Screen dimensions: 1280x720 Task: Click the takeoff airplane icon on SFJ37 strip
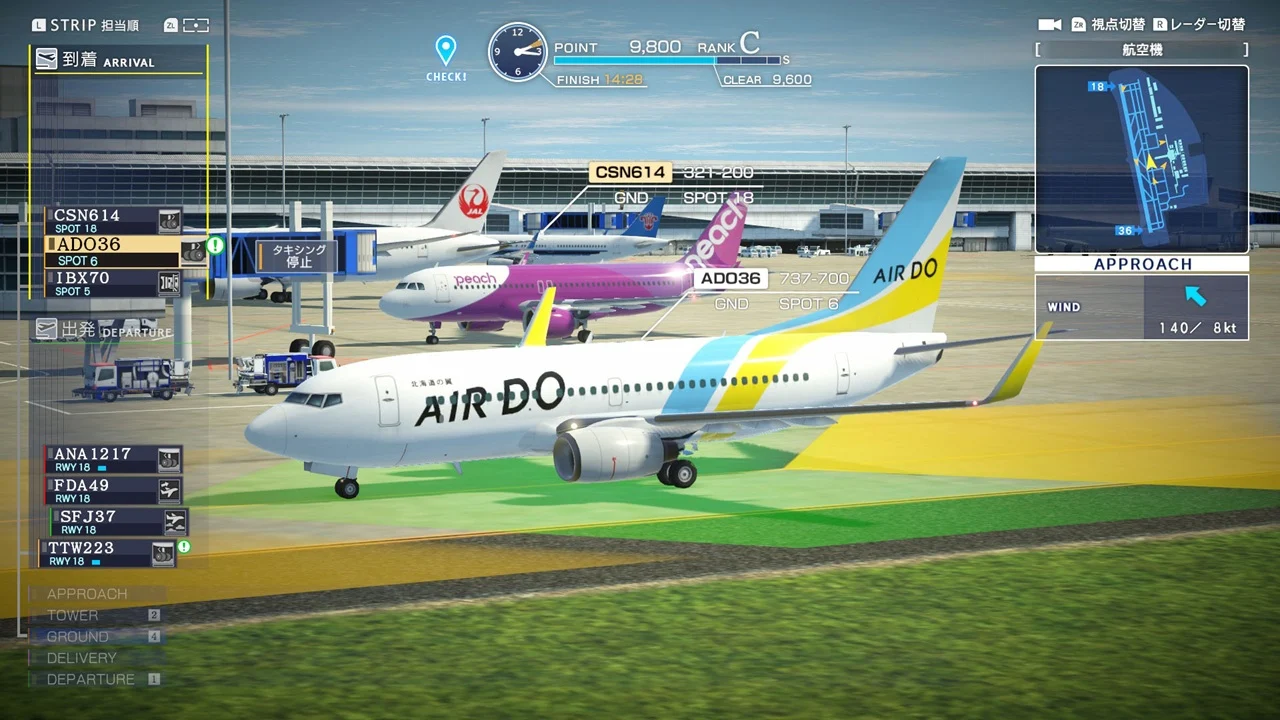coord(177,520)
